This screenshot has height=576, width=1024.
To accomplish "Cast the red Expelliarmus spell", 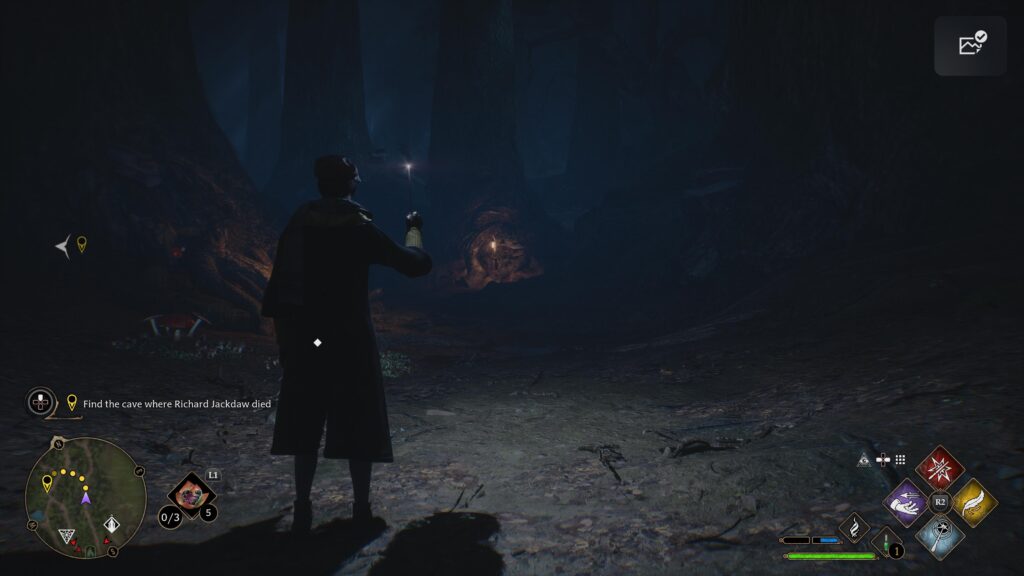I will pos(939,467).
